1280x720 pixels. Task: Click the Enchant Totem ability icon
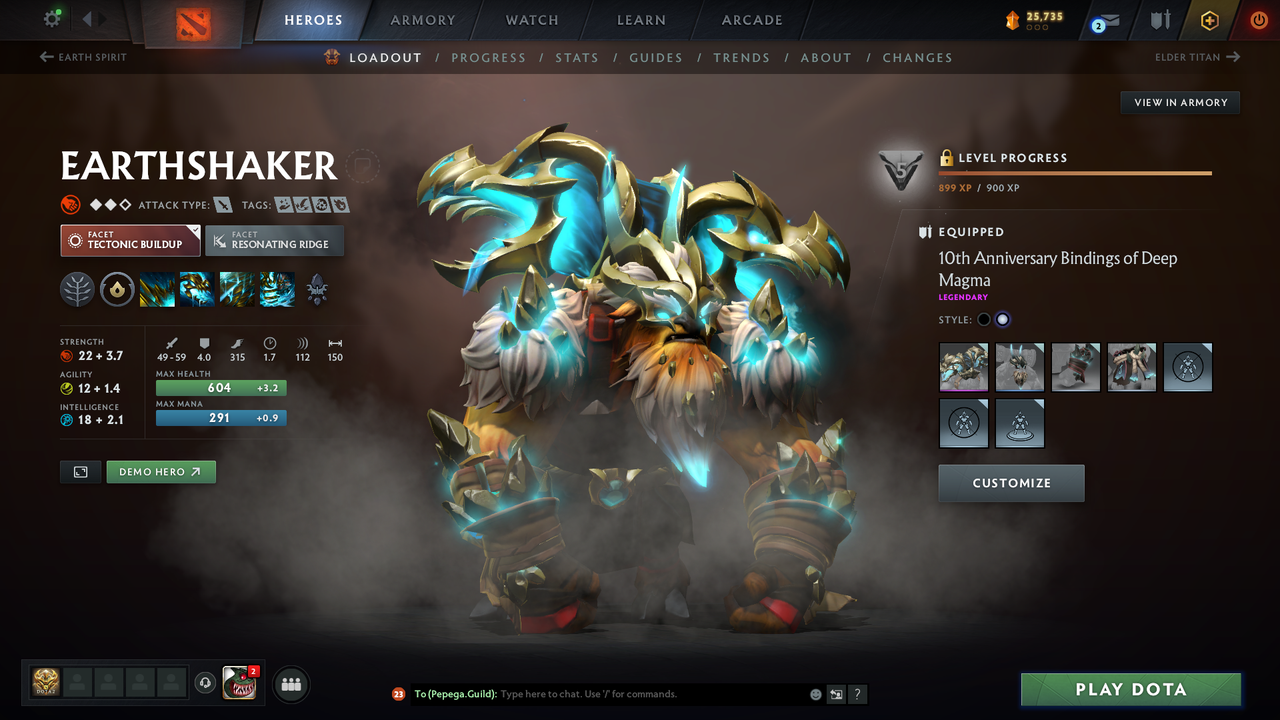196,289
